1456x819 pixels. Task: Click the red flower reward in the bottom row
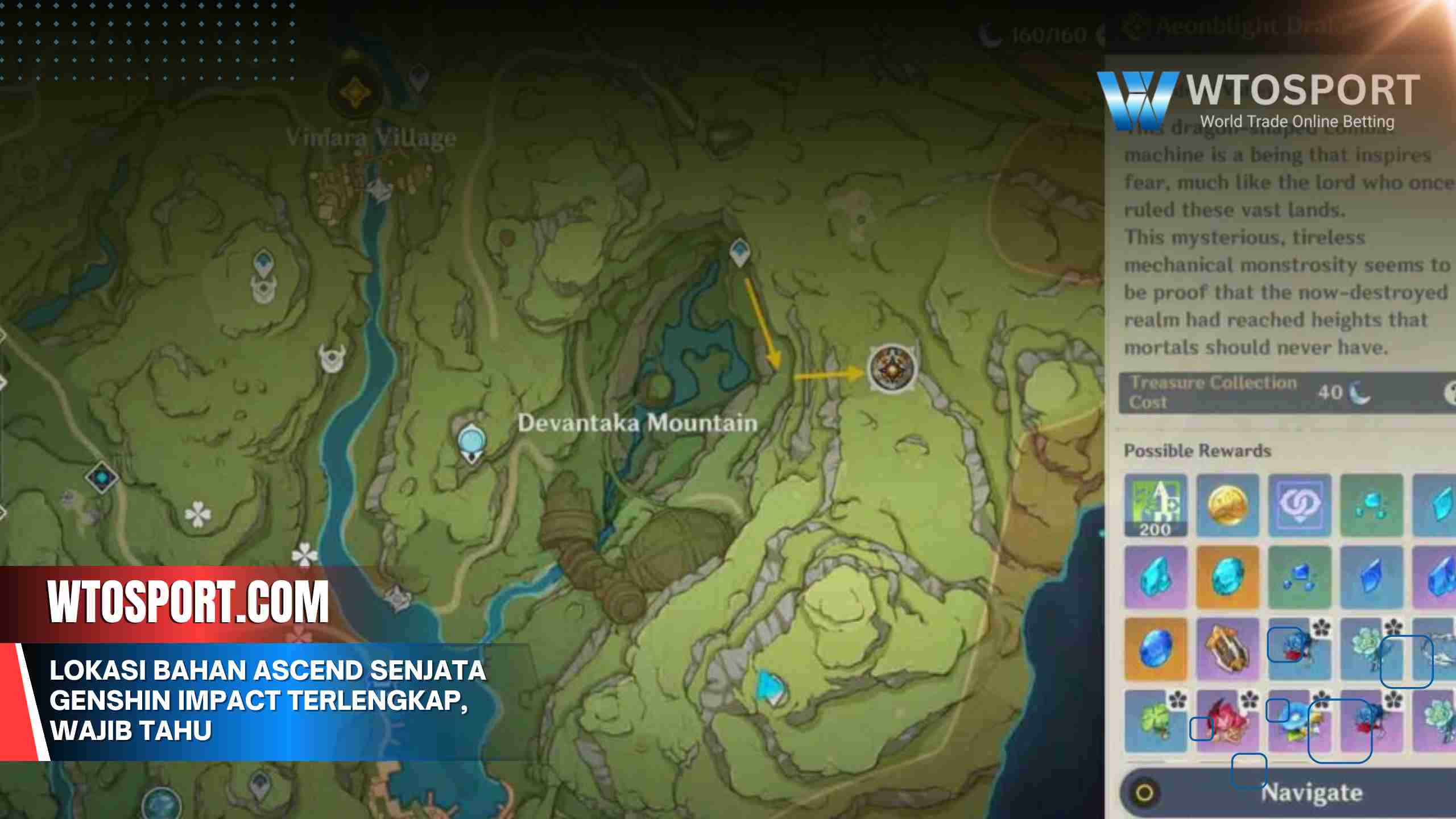(x=1227, y=723)
